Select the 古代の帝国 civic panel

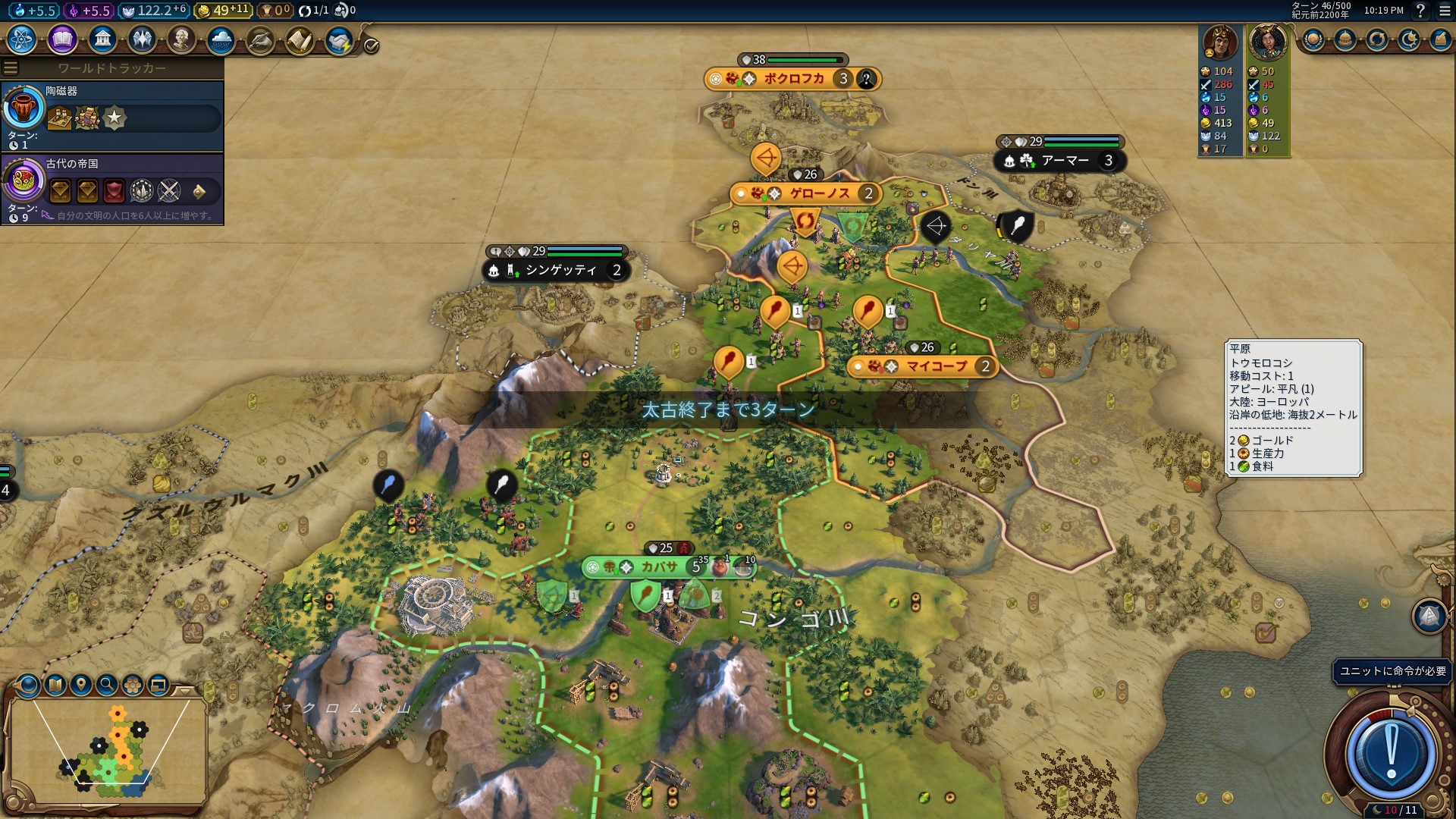point(112,188)
